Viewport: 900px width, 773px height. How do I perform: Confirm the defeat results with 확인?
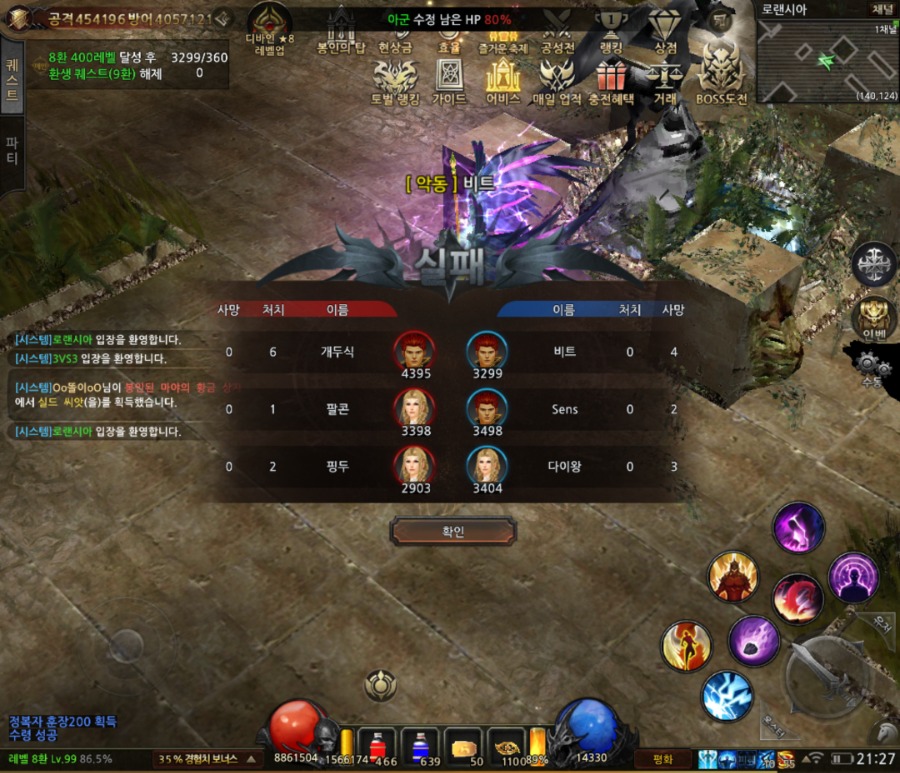[453, 531]
